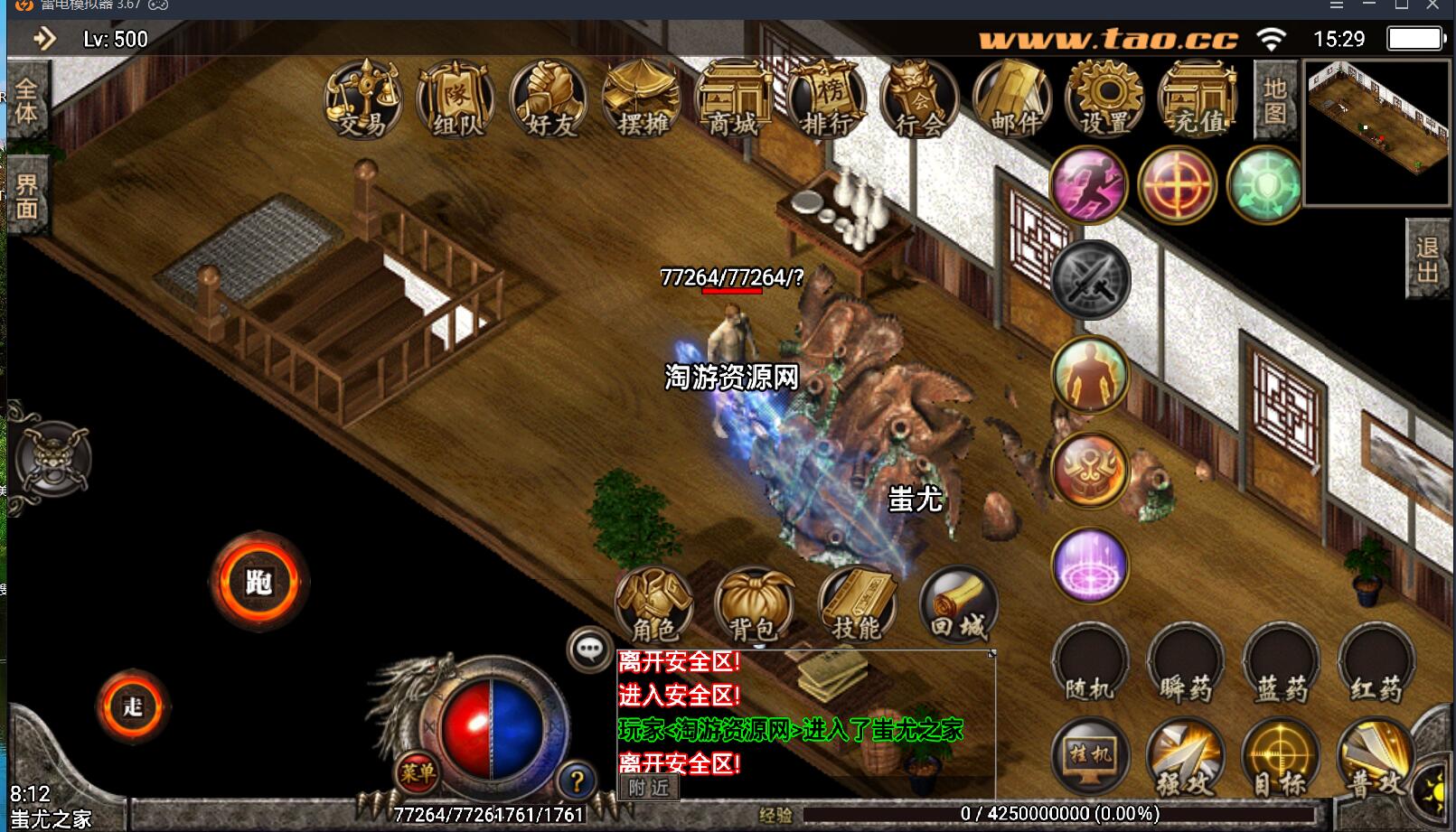Click the minimap in the corner

(1376, 133)
